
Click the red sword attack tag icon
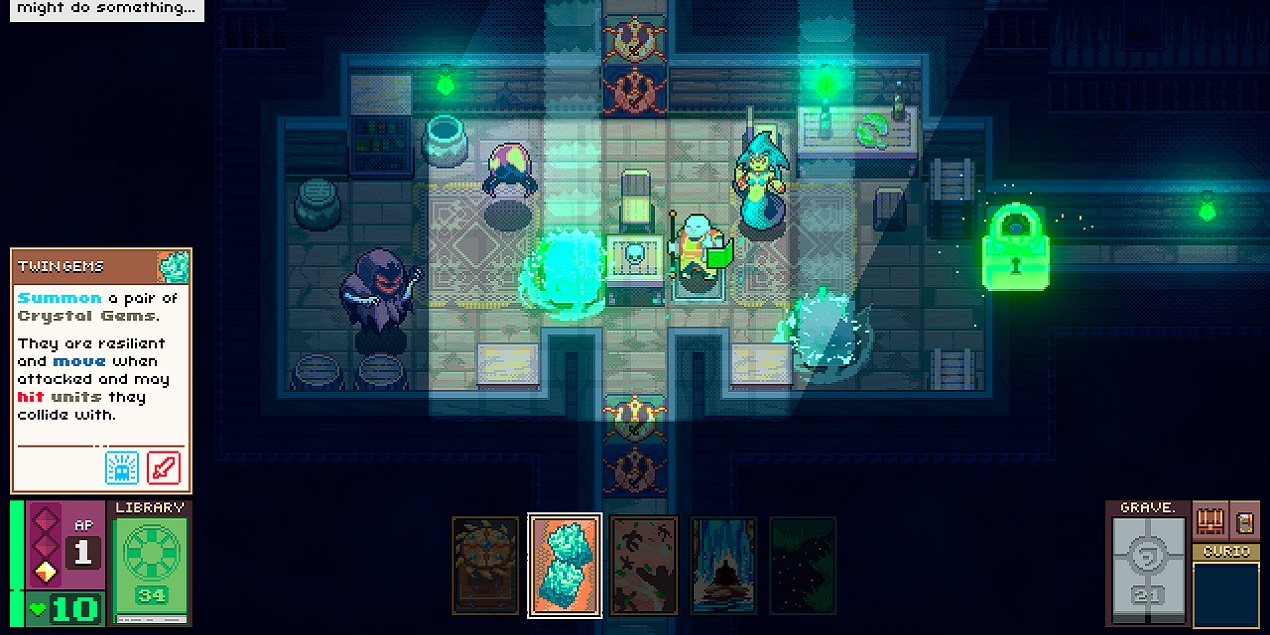(164, 467)
